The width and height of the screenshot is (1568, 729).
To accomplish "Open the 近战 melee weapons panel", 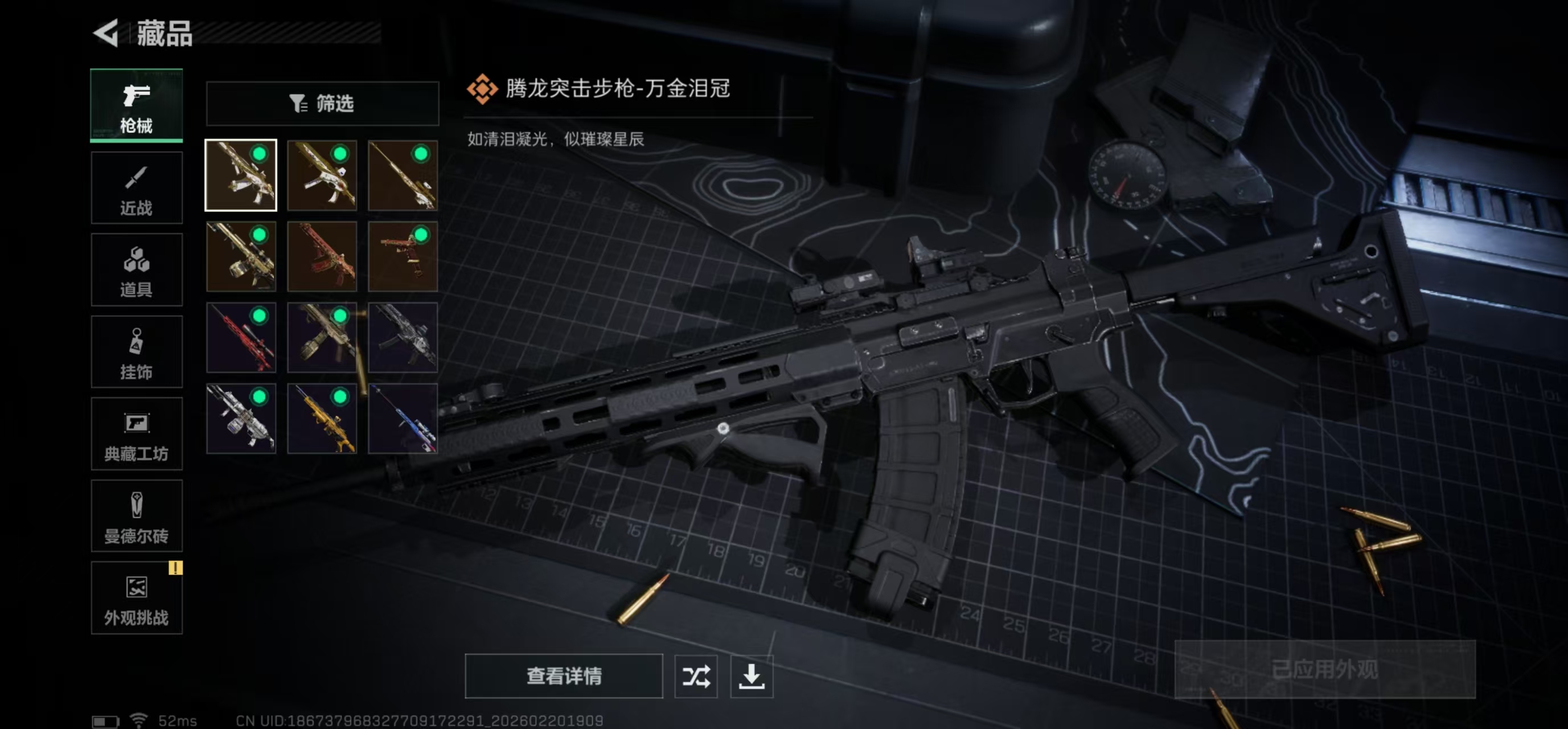I will 136,187.
